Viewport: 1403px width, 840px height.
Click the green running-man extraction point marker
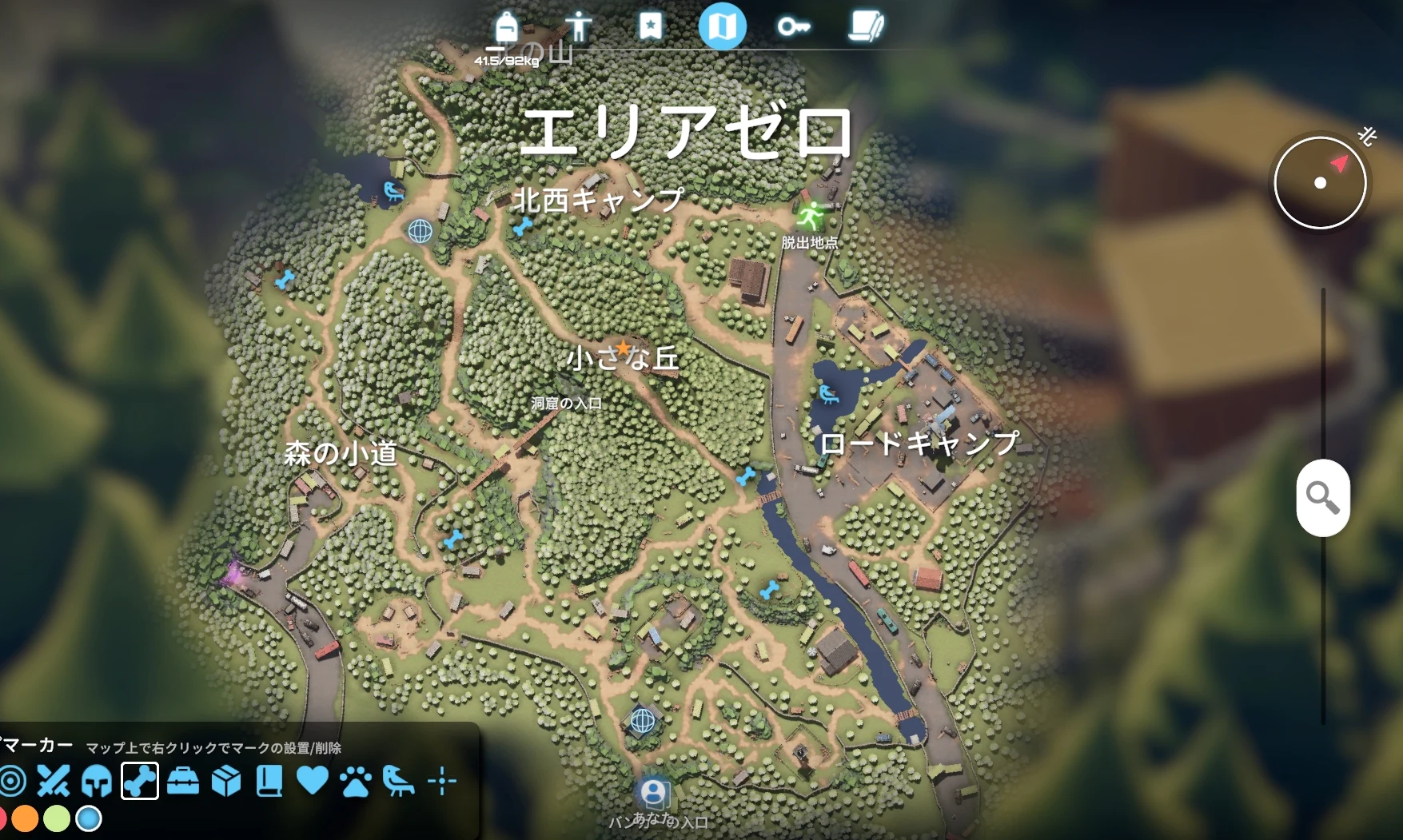811,215
